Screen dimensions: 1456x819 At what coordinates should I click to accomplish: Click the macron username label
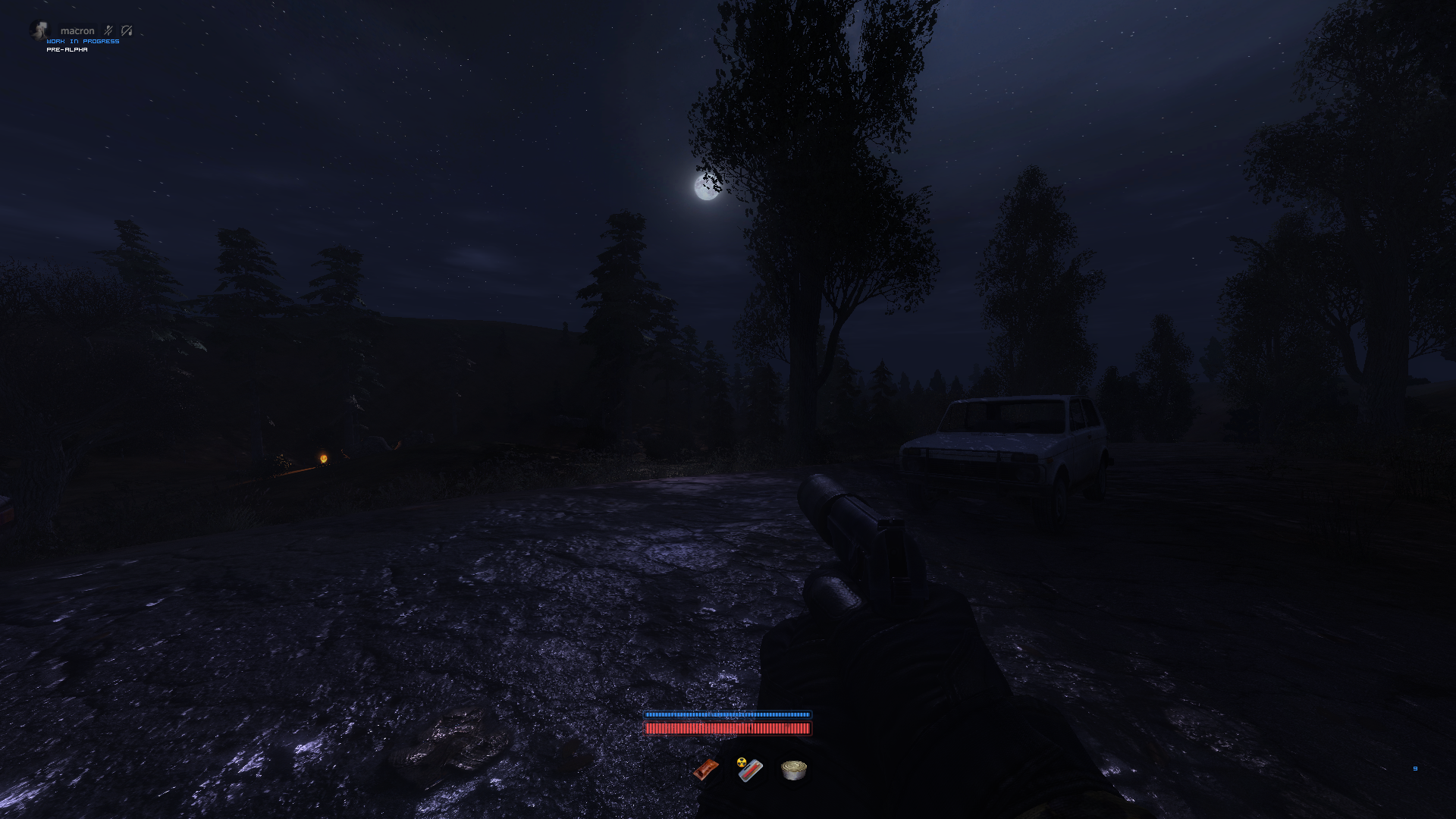coord(77,30)
